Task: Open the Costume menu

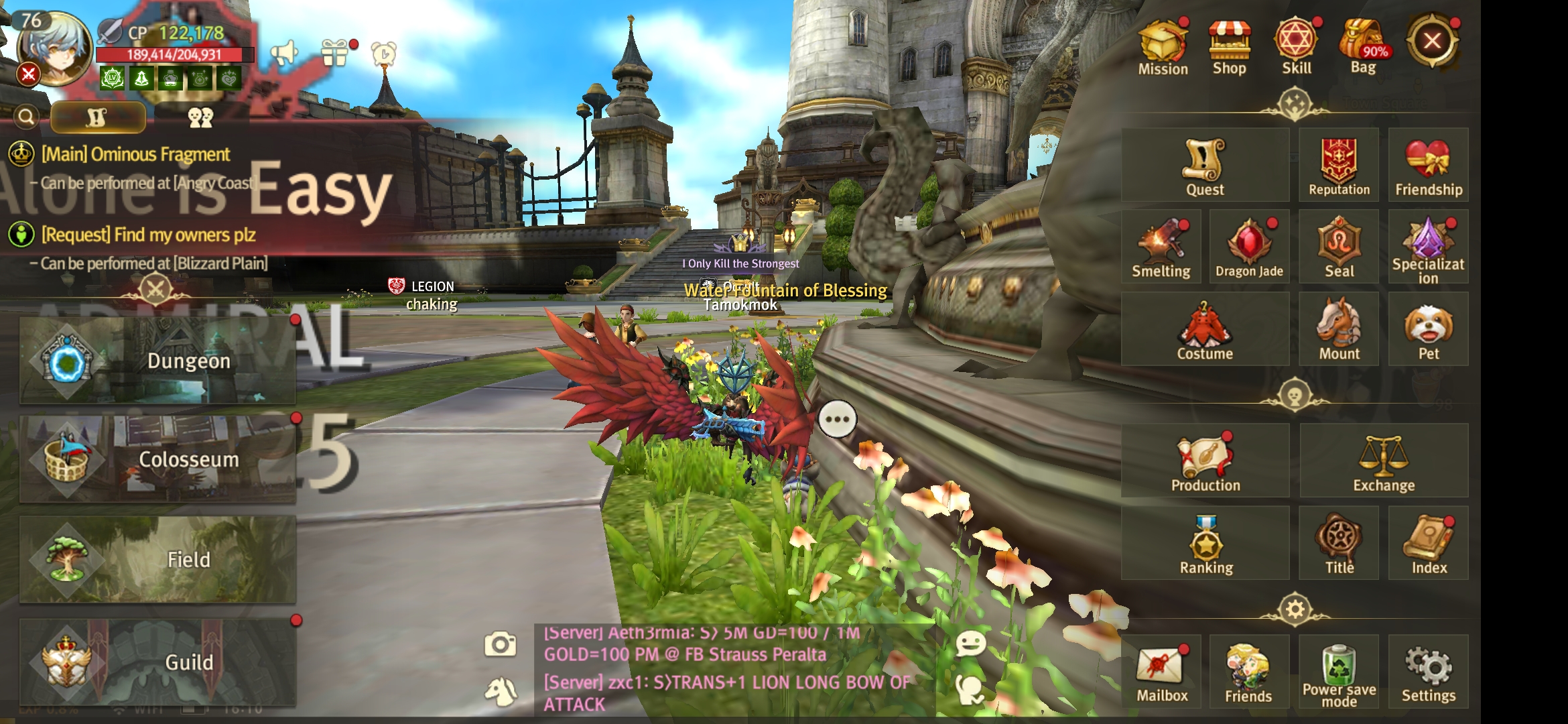Action: [1205, 329]
